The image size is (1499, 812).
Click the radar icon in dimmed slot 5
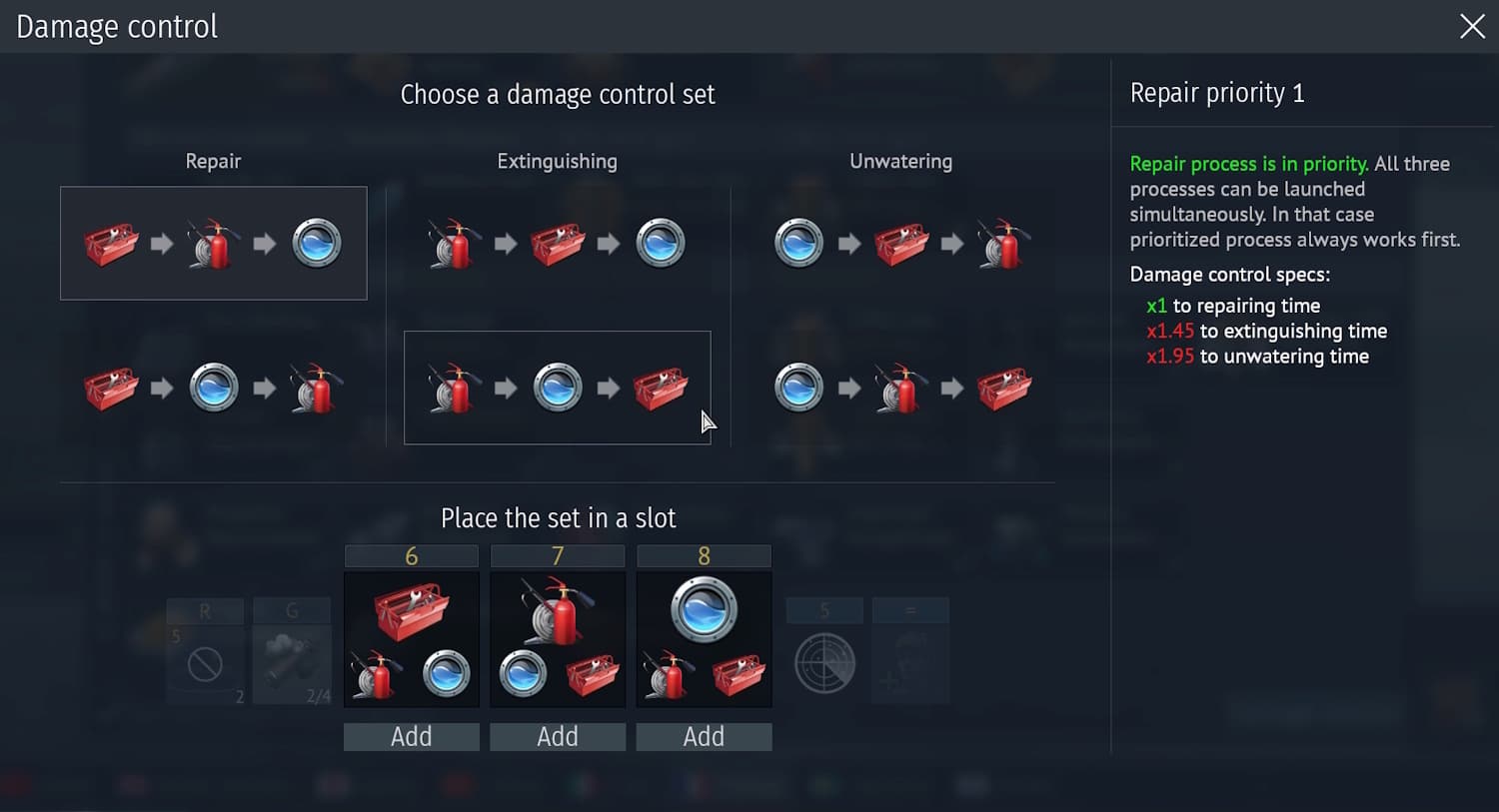pos(823,661)
